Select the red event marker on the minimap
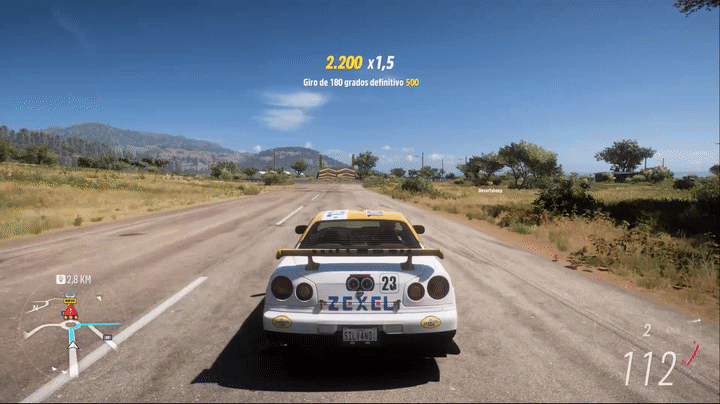 [70, 312]
